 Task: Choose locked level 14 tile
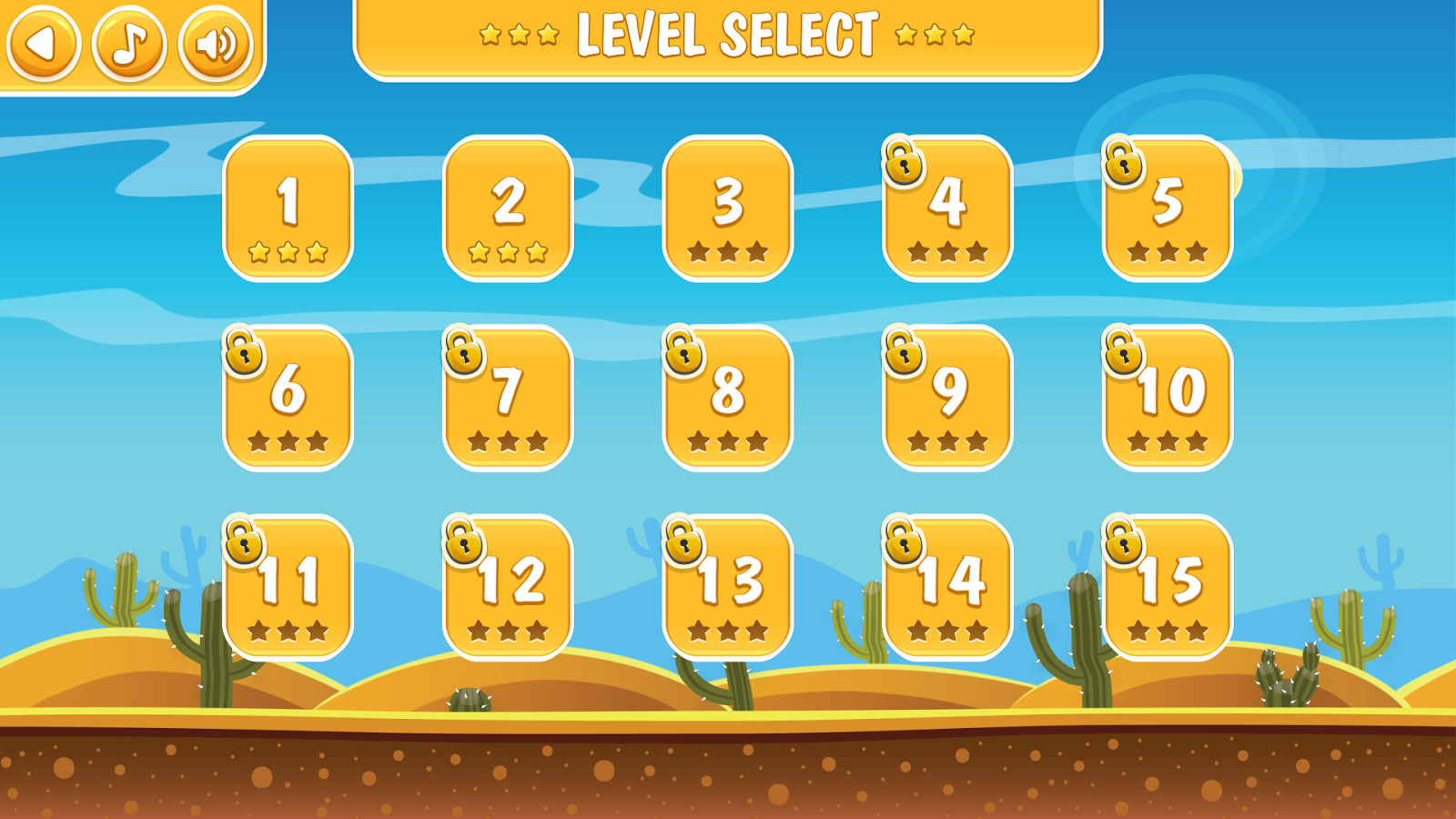(x=948, y=587)
